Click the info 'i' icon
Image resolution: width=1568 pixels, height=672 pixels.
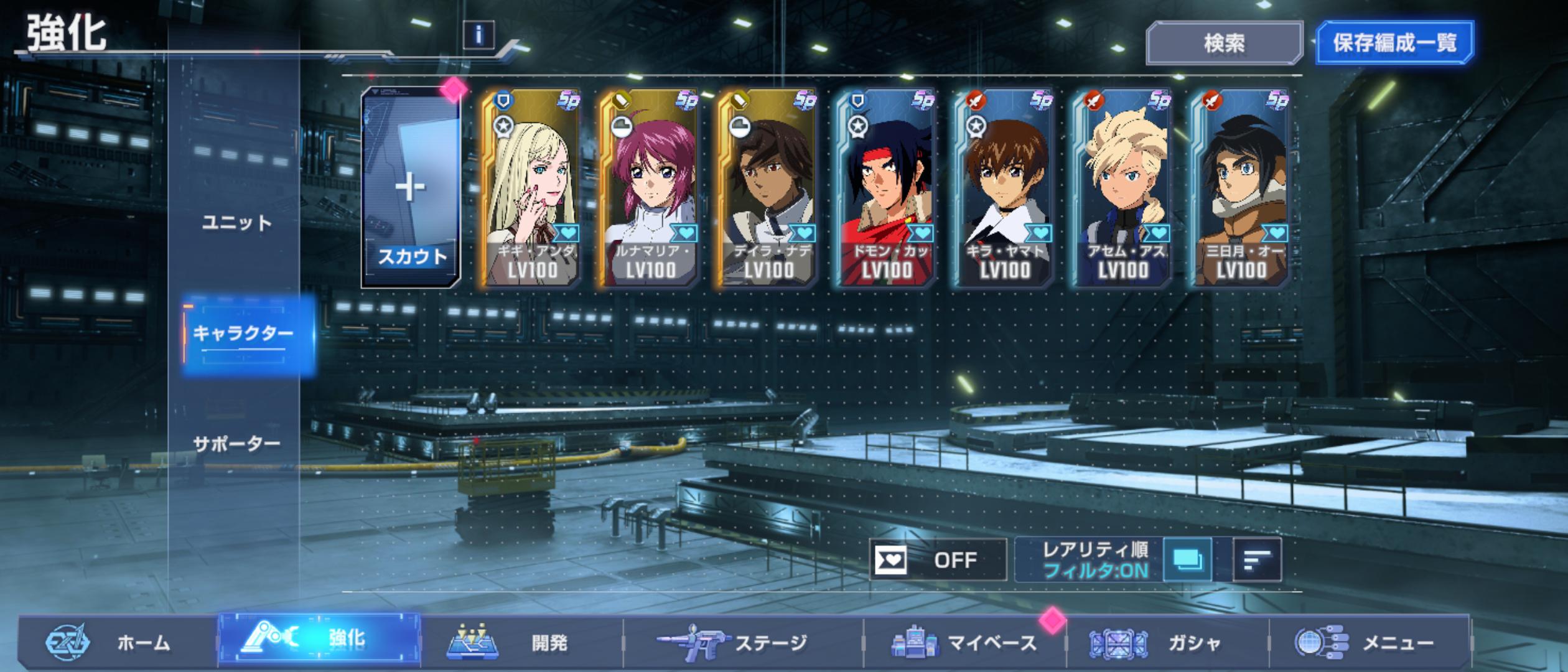tap(478, 35)
